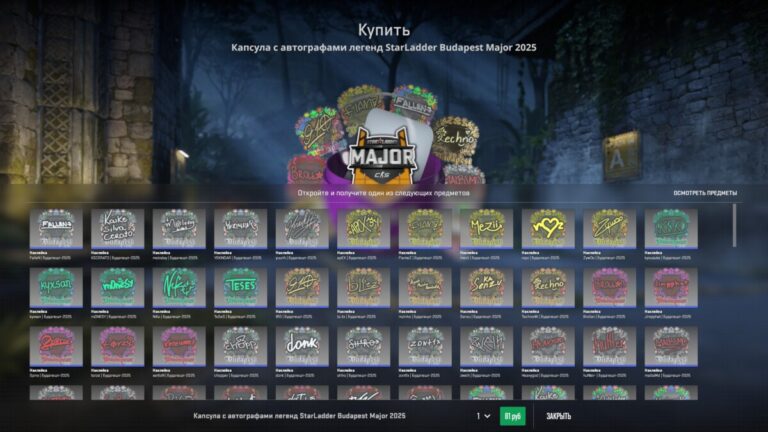Select the zont1x autograph sticker
The height and width of the screenshot is (432, 768).
(425, 345)
